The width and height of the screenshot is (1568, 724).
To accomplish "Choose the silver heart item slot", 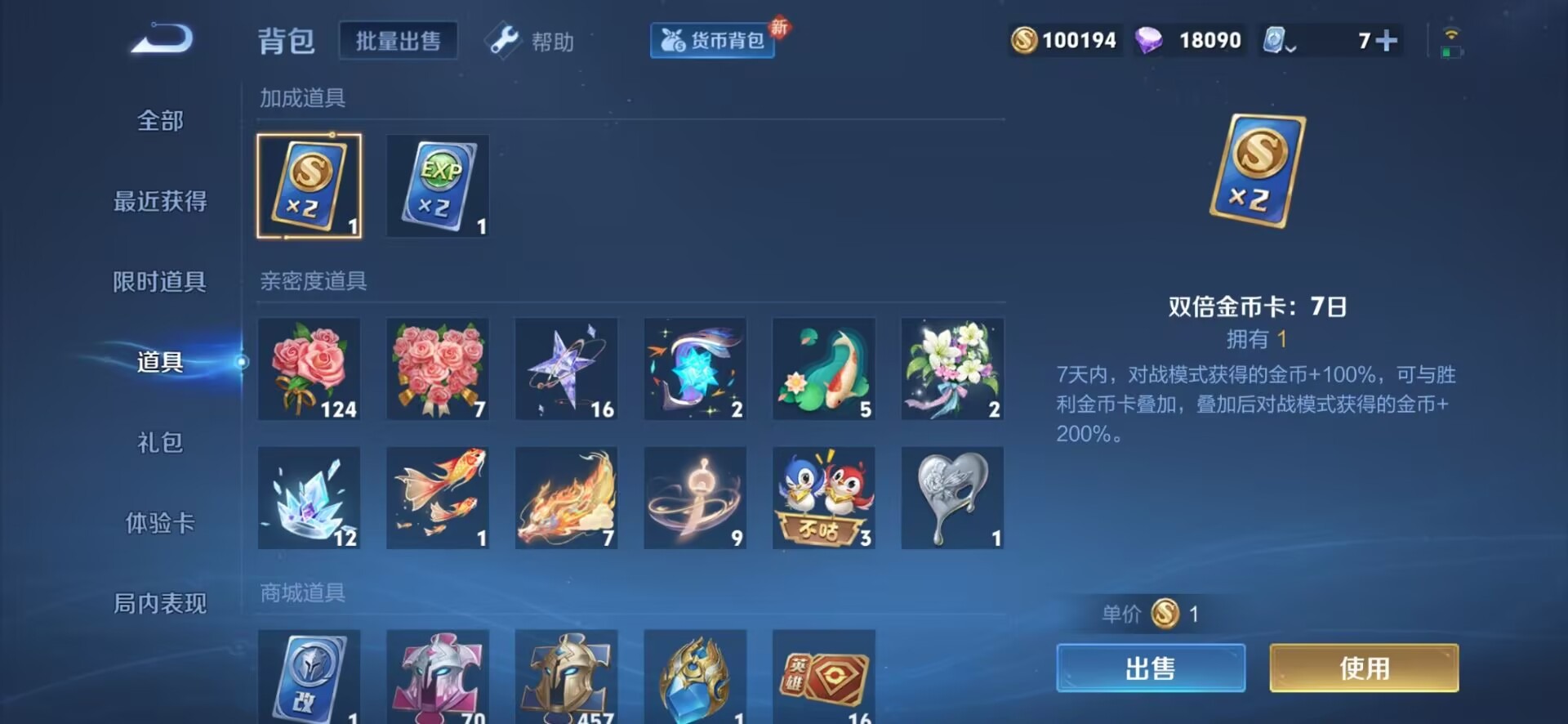I will point(952,498).
